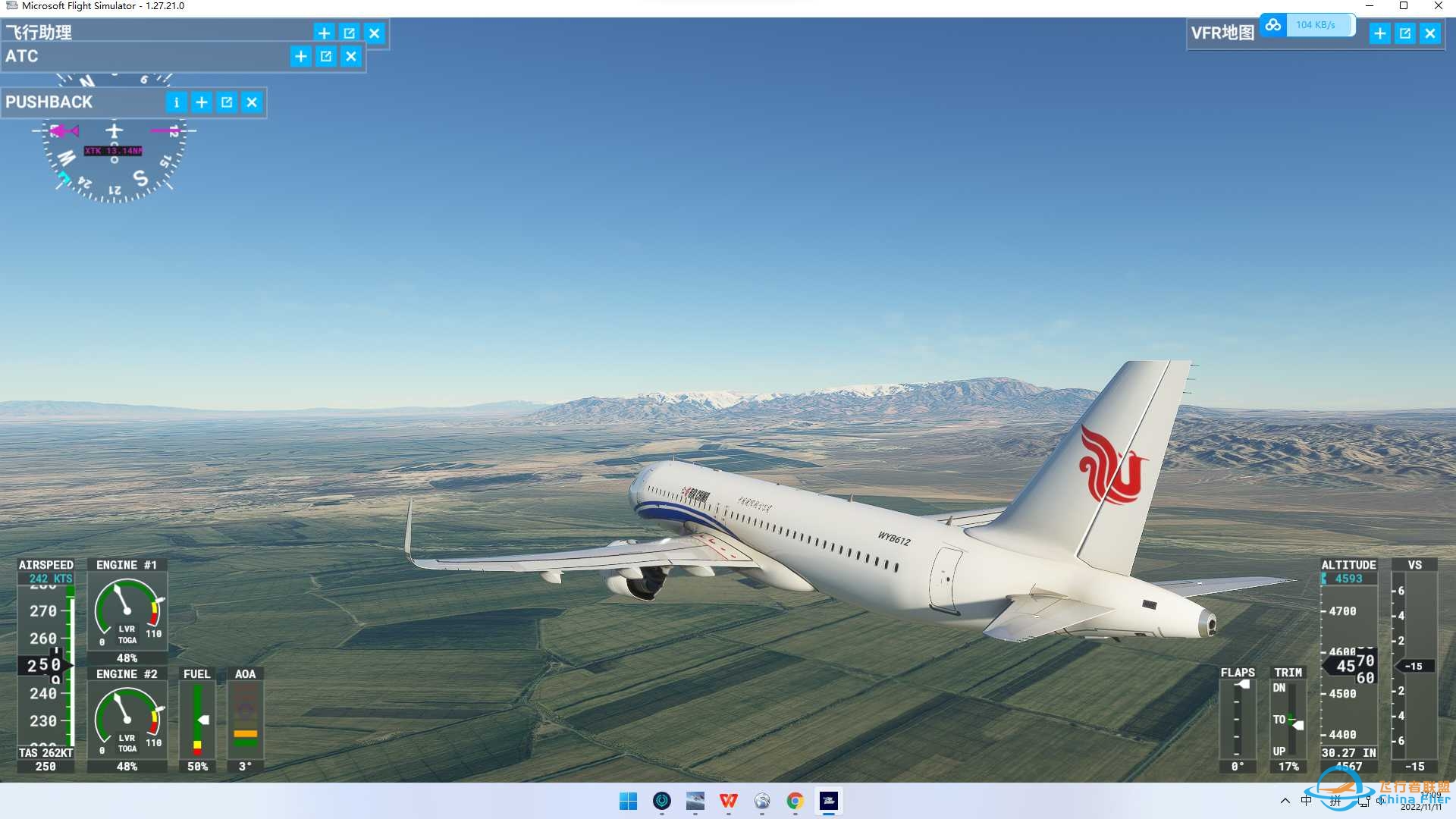Expand the PUSHBACK panel with plus
The width and height of the screenshot is (1456, 819).
coord(202,102)
